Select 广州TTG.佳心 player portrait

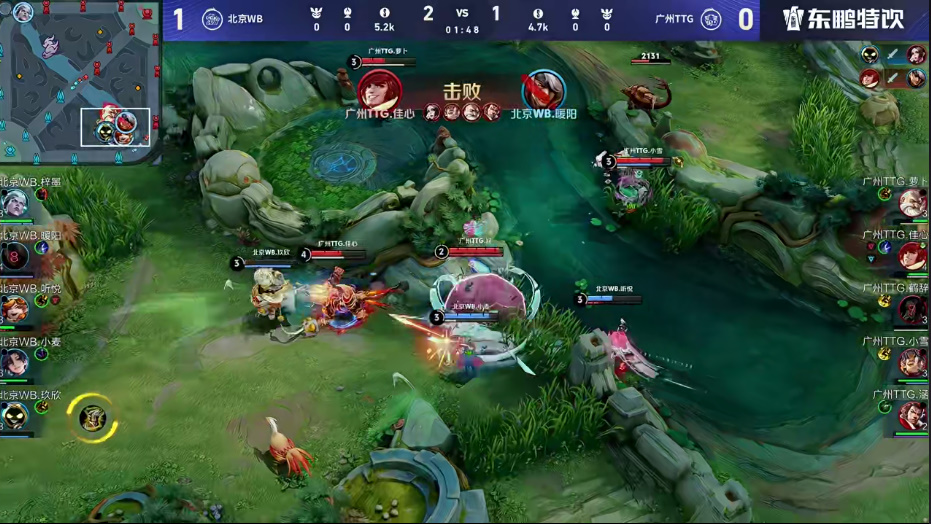coord(912,257)
